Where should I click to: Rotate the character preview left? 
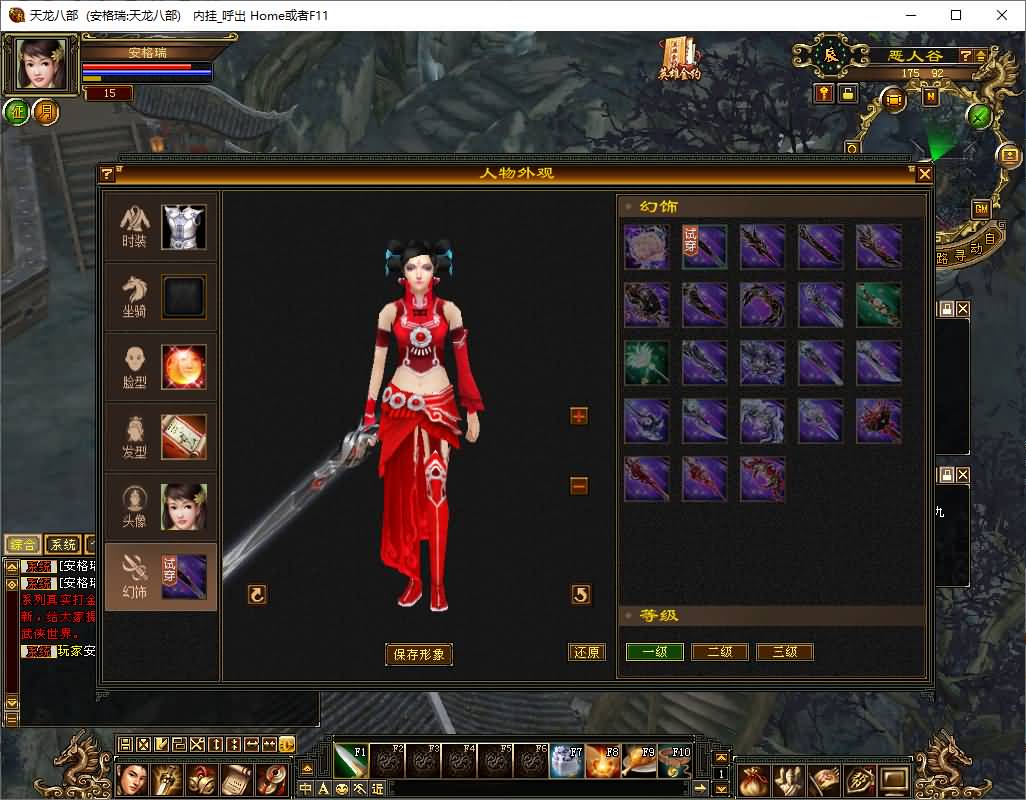point(257,595)
